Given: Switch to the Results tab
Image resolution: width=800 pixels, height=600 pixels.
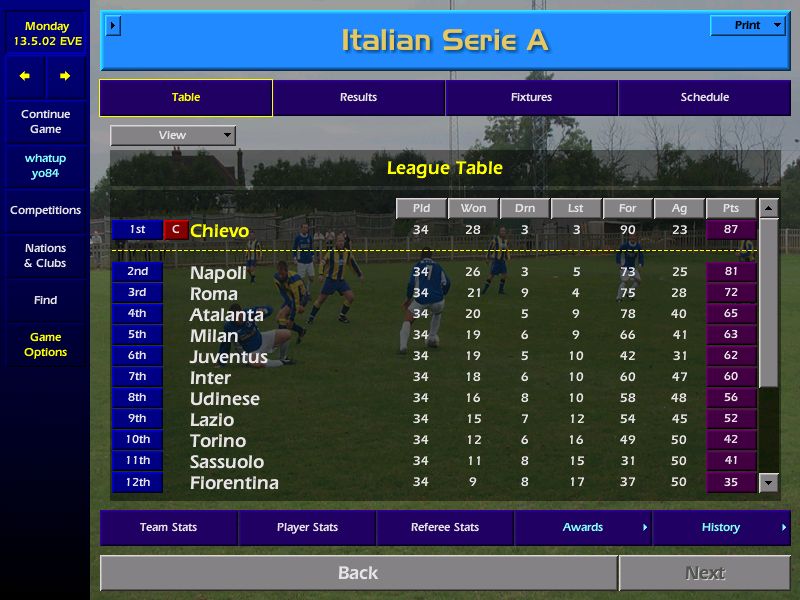Looking at the screenshot, I should [x=358, y=98].
